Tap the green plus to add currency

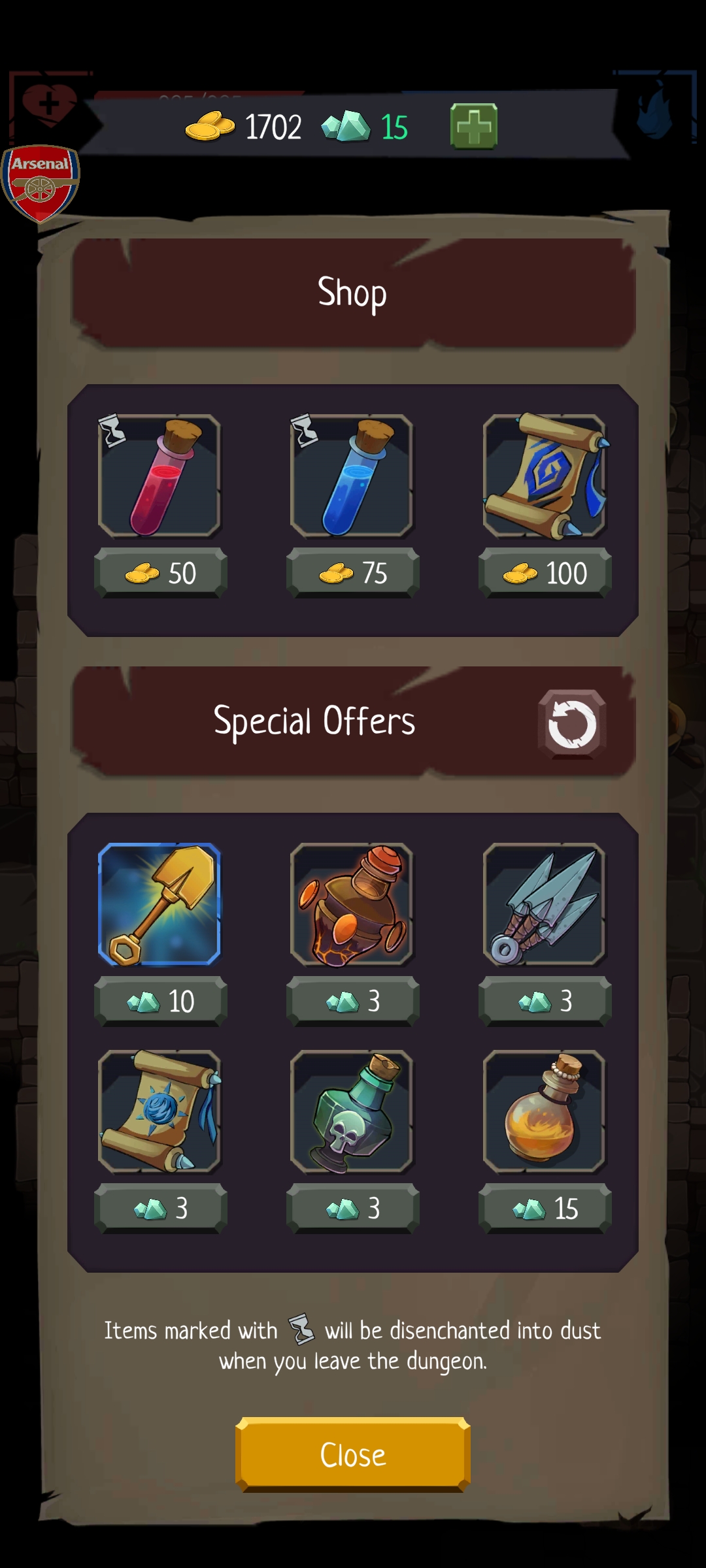point(474,126)
